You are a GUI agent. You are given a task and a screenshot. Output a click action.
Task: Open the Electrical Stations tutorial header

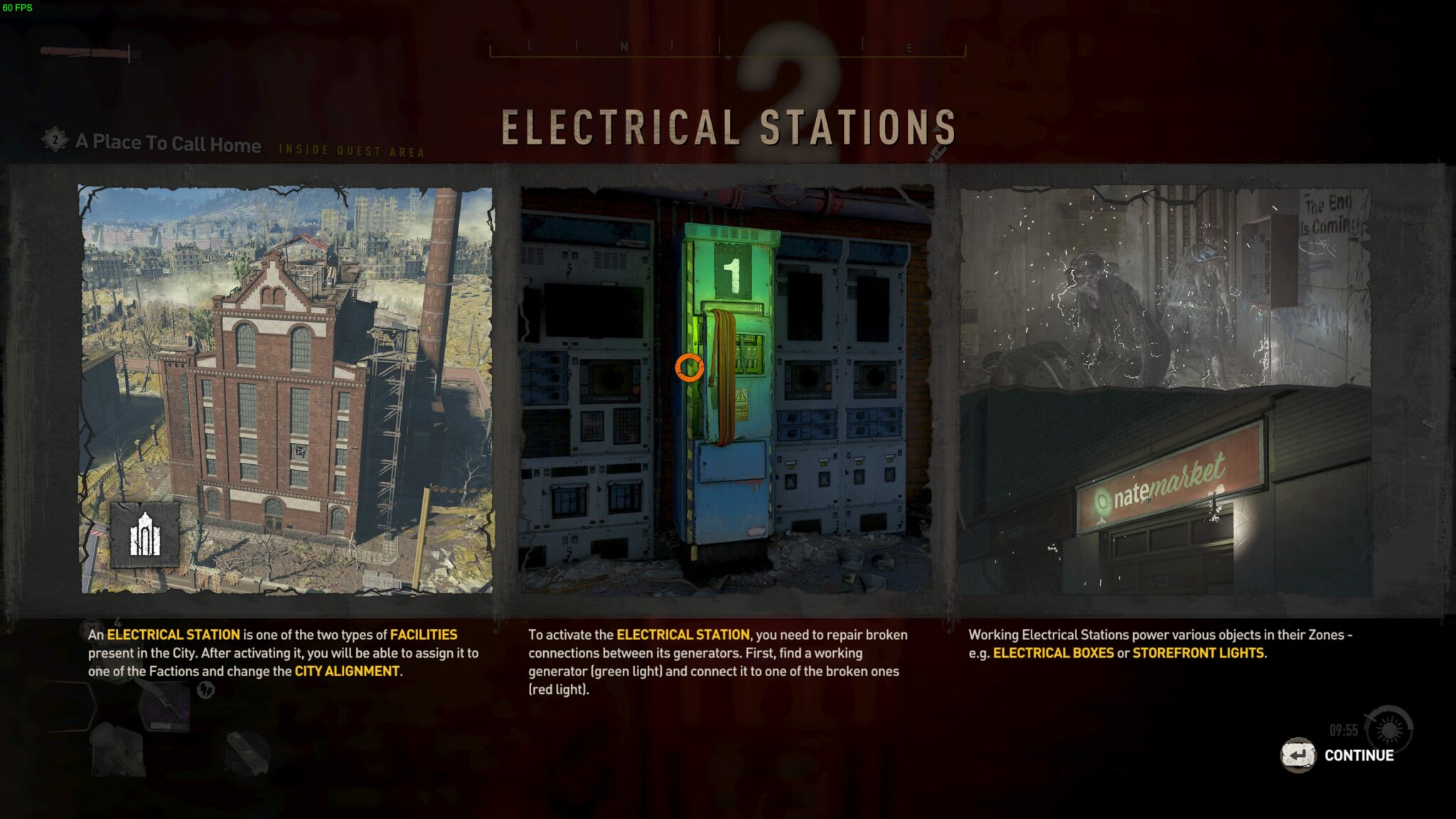pos(728,127)
